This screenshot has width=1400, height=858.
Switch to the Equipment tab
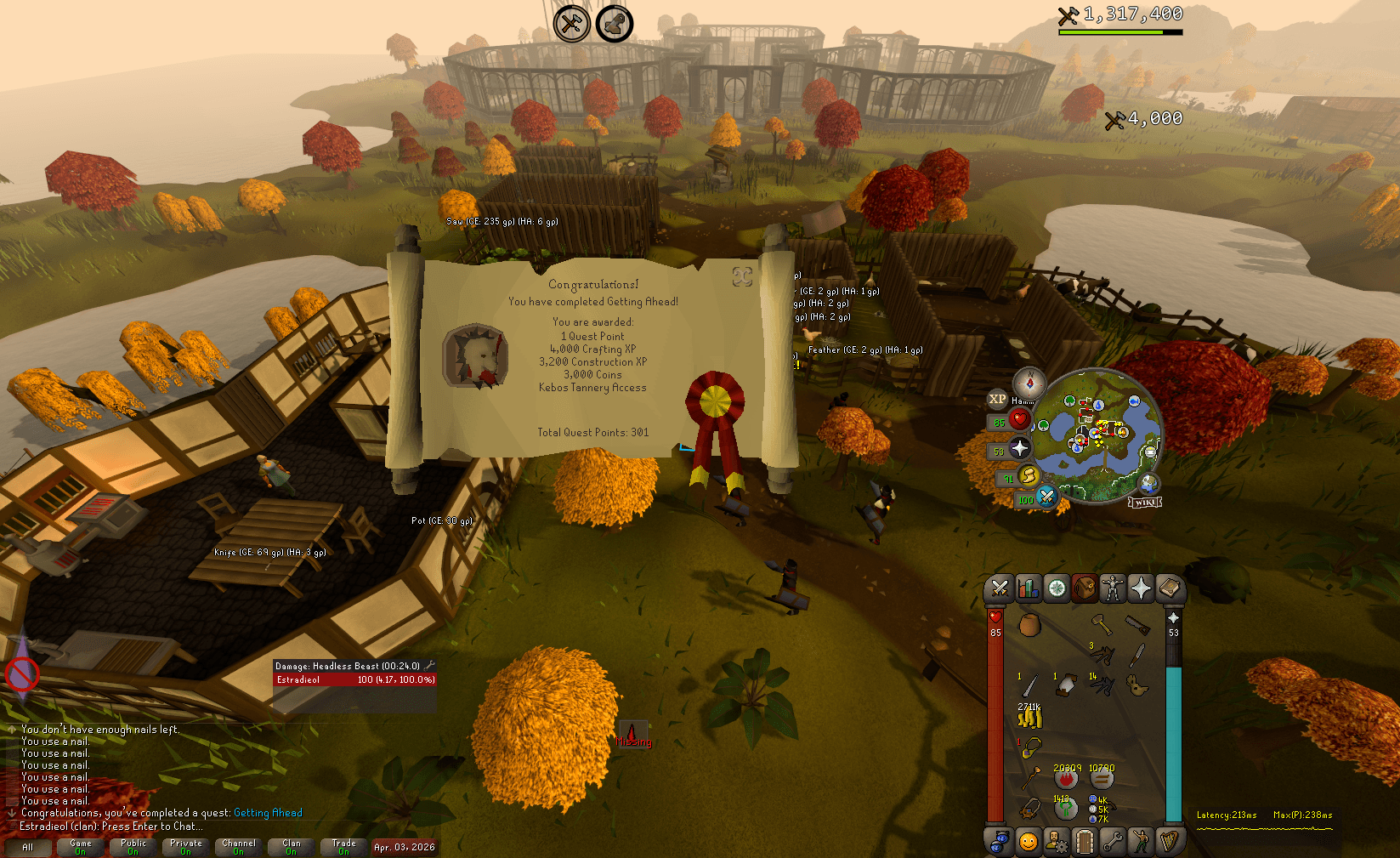(1114, 588)
